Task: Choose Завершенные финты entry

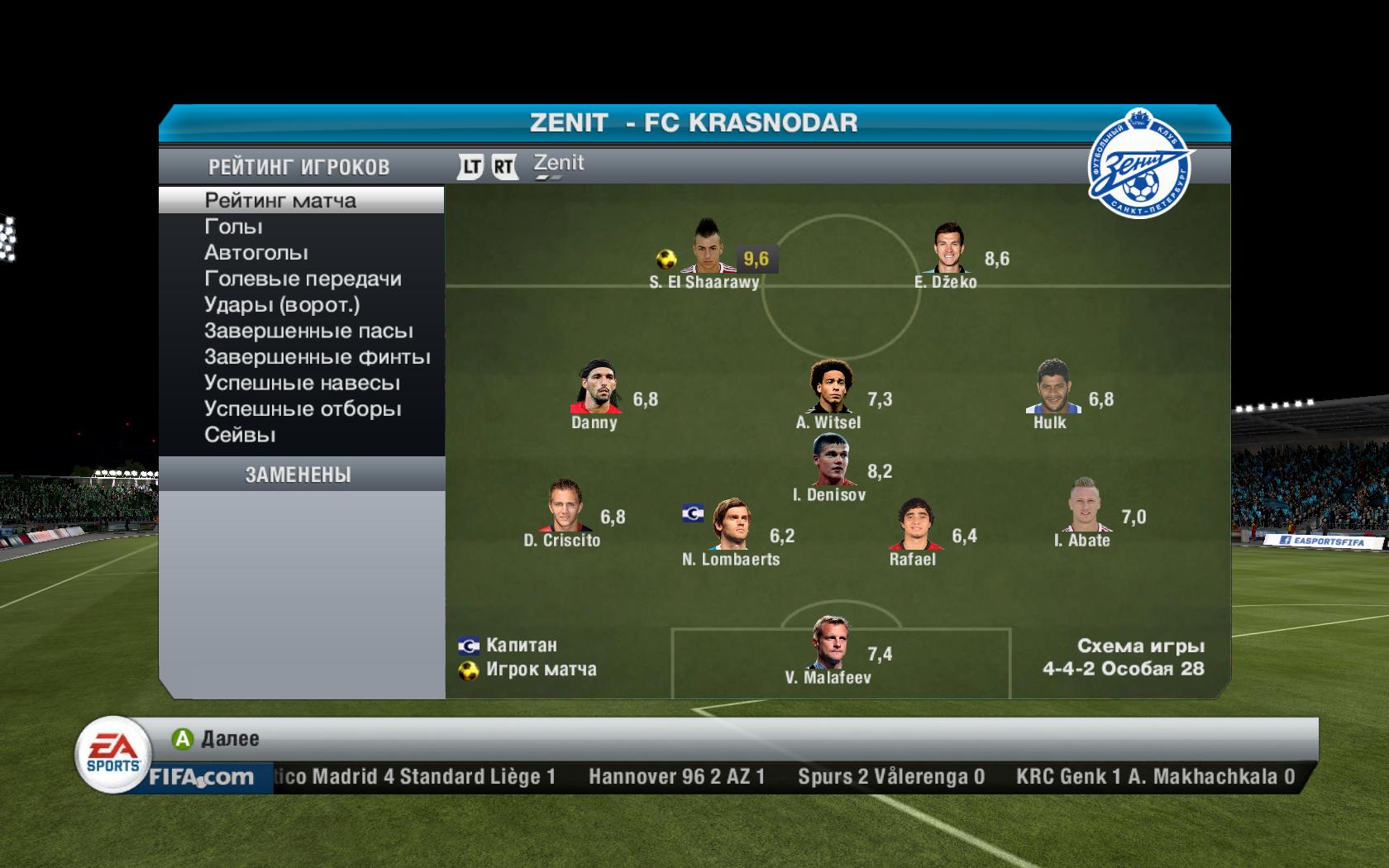Action: click(x=317, y=357)
